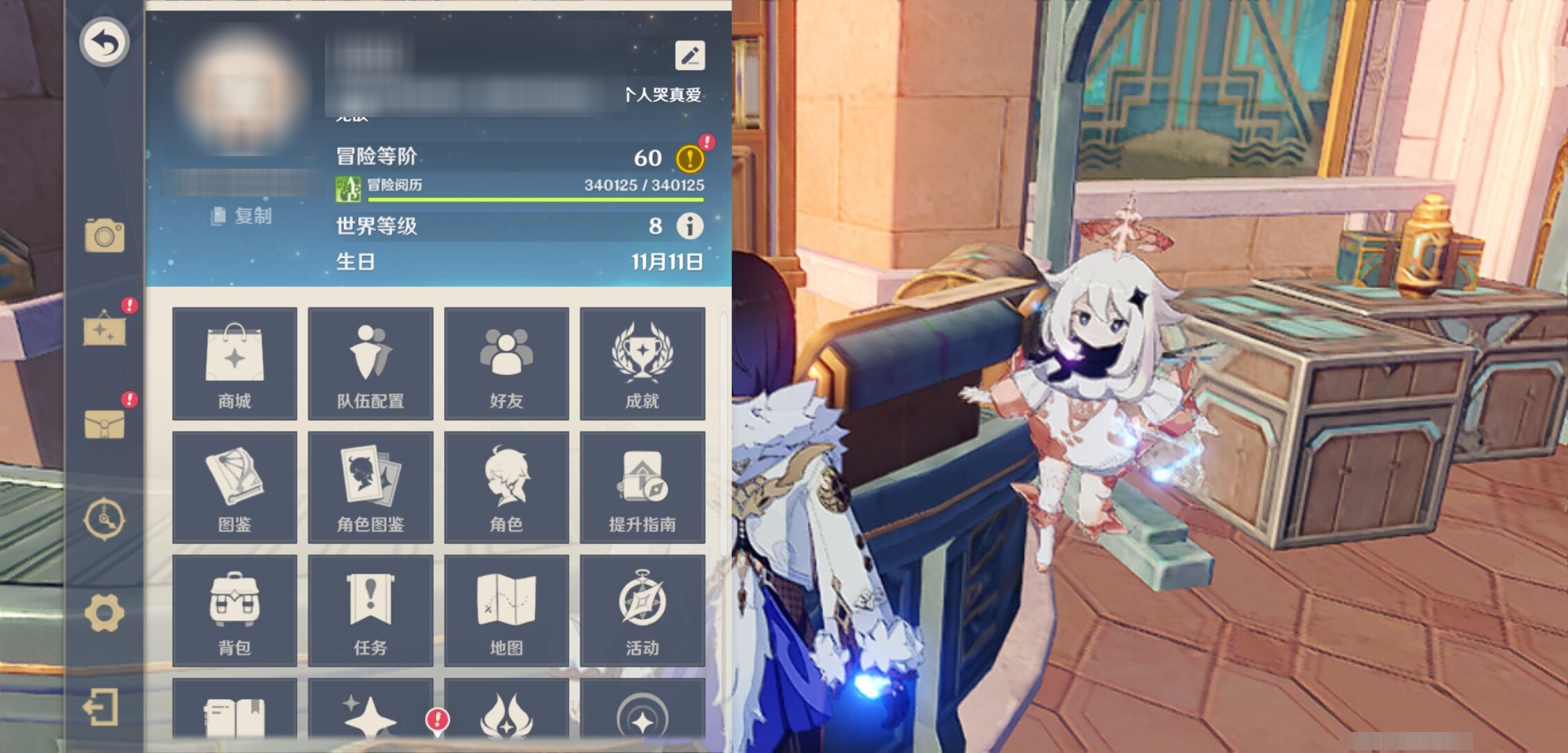The height and width of the screenshot is (753, 1568).
Task: Open 队伍配置 party setup
Action: [370, 363]
